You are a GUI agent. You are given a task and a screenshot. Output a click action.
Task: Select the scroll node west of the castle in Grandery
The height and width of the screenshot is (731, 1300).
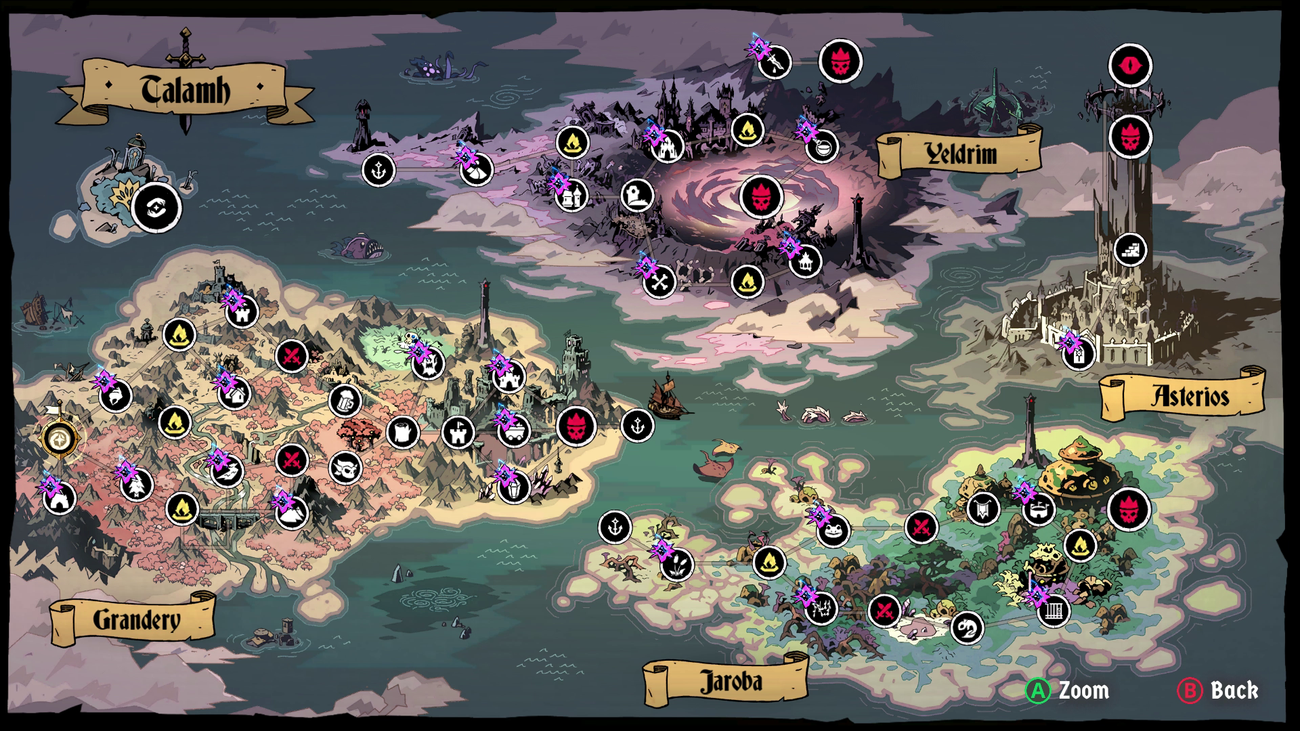(x=403, y=431)
